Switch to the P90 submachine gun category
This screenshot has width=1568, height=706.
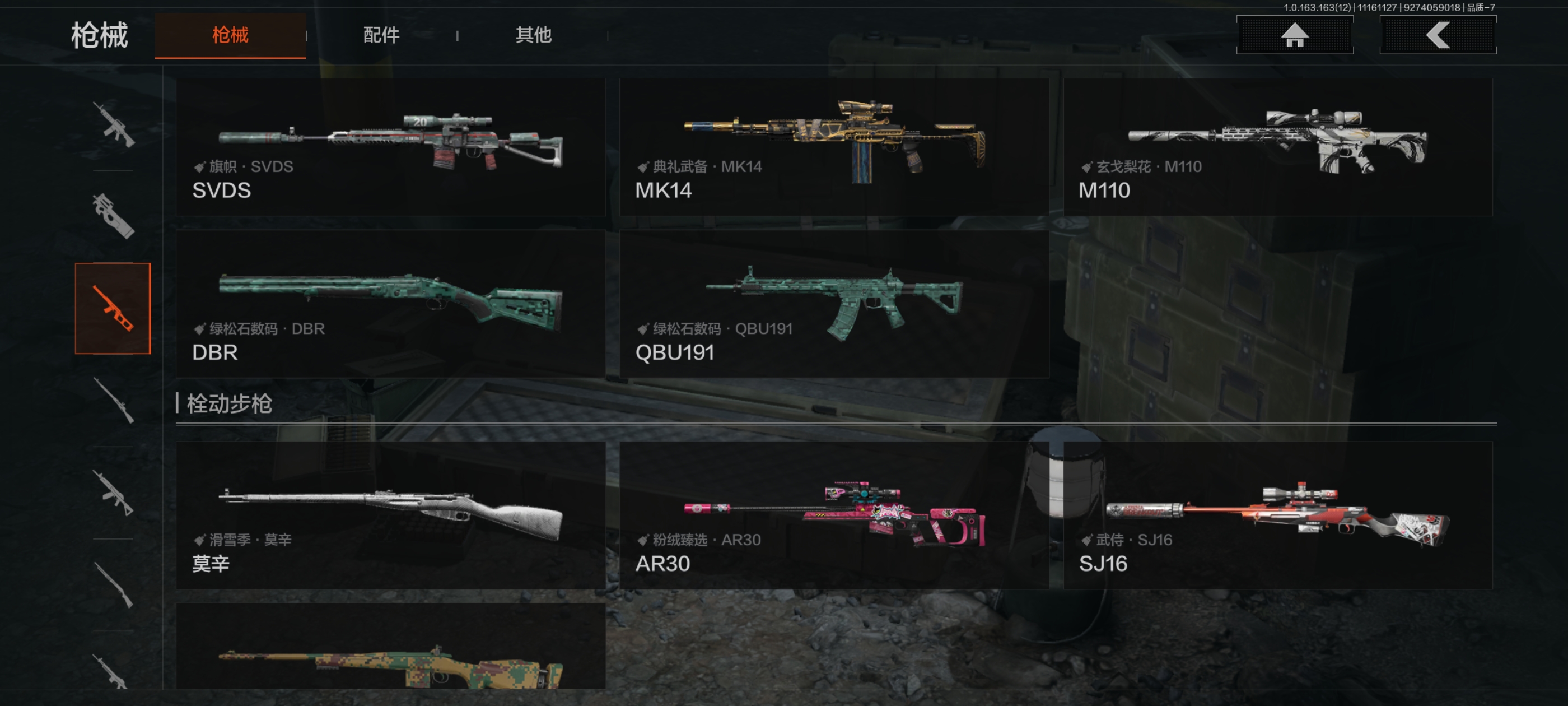coord(113,216)
